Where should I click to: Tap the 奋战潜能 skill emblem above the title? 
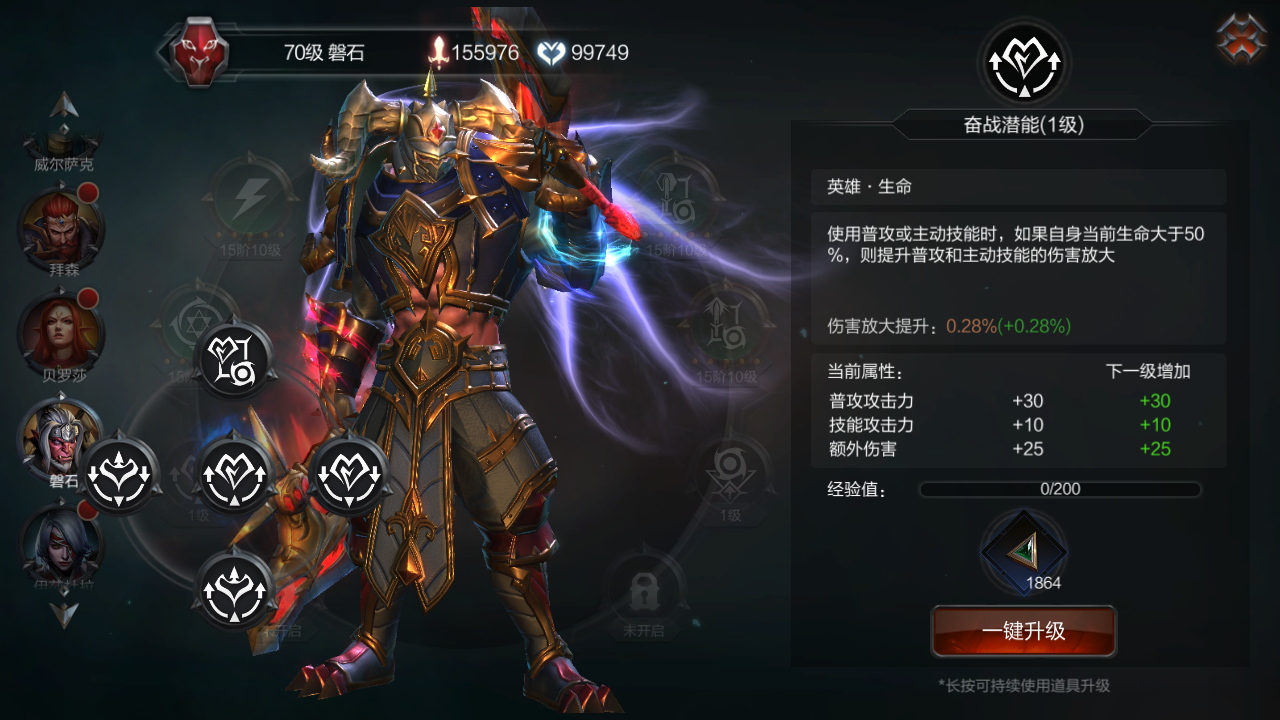1023,64
